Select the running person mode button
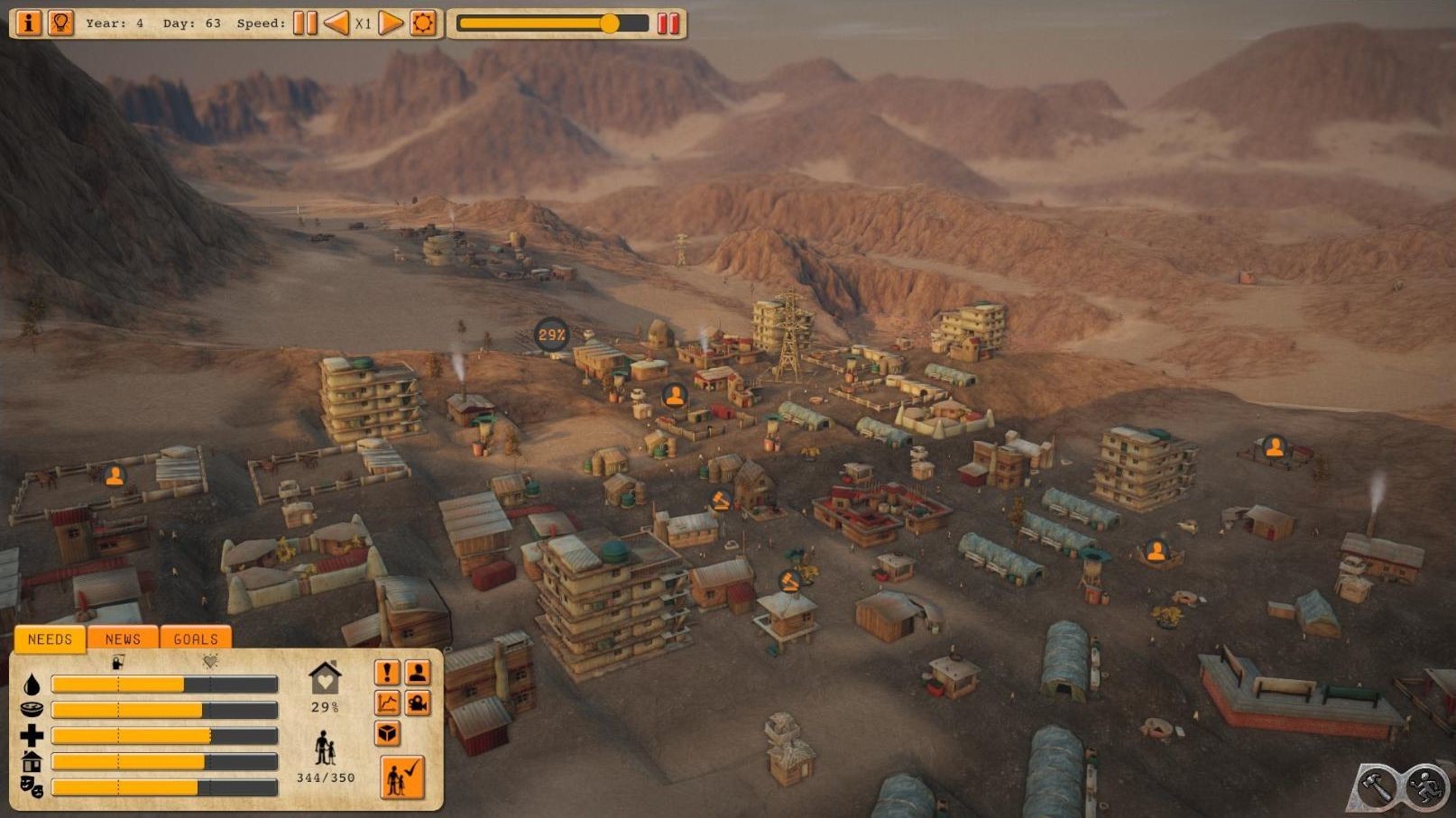The height and width of the screenshot is (818, 1456). click(x=1425, y=786)
